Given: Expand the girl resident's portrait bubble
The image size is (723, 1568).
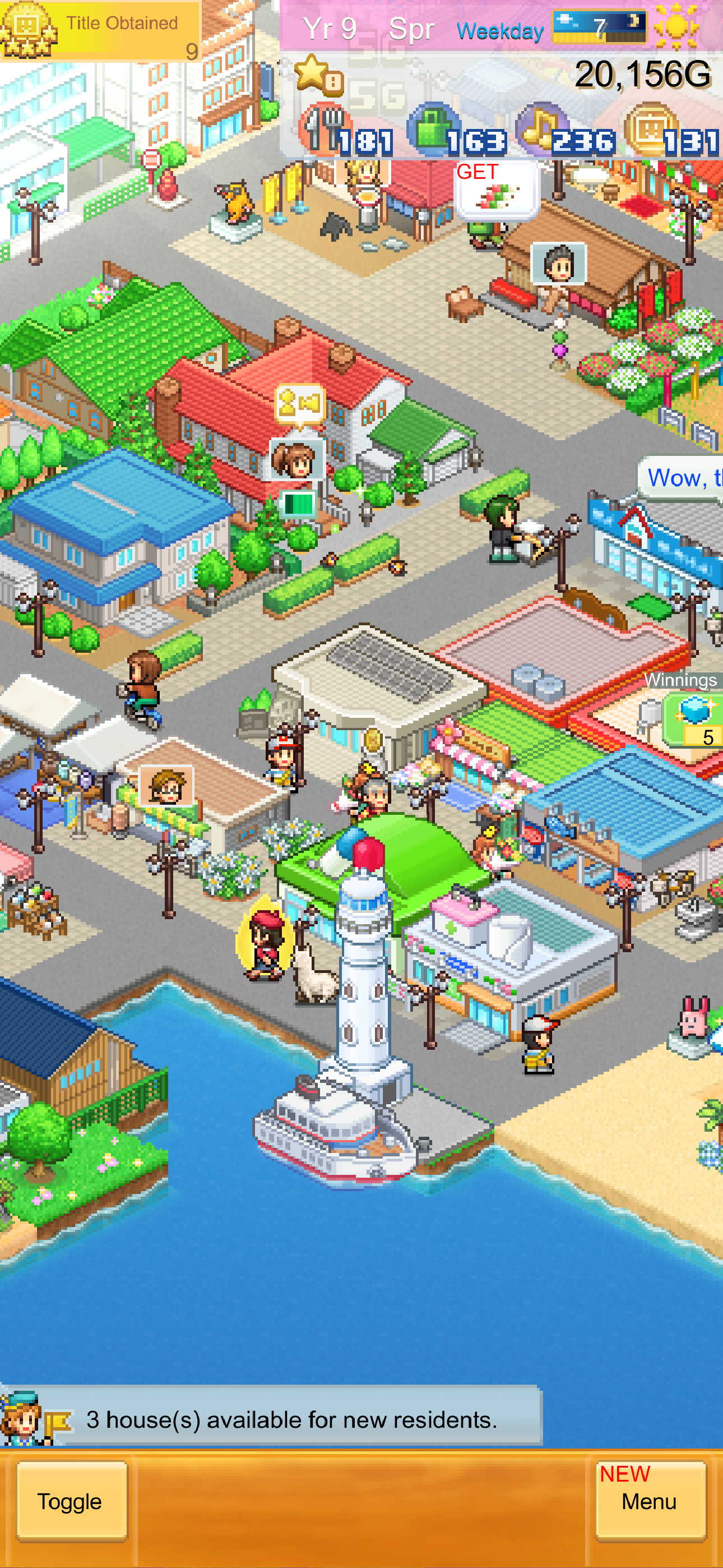Looking at the screenshot, I should tap(296, 458).
